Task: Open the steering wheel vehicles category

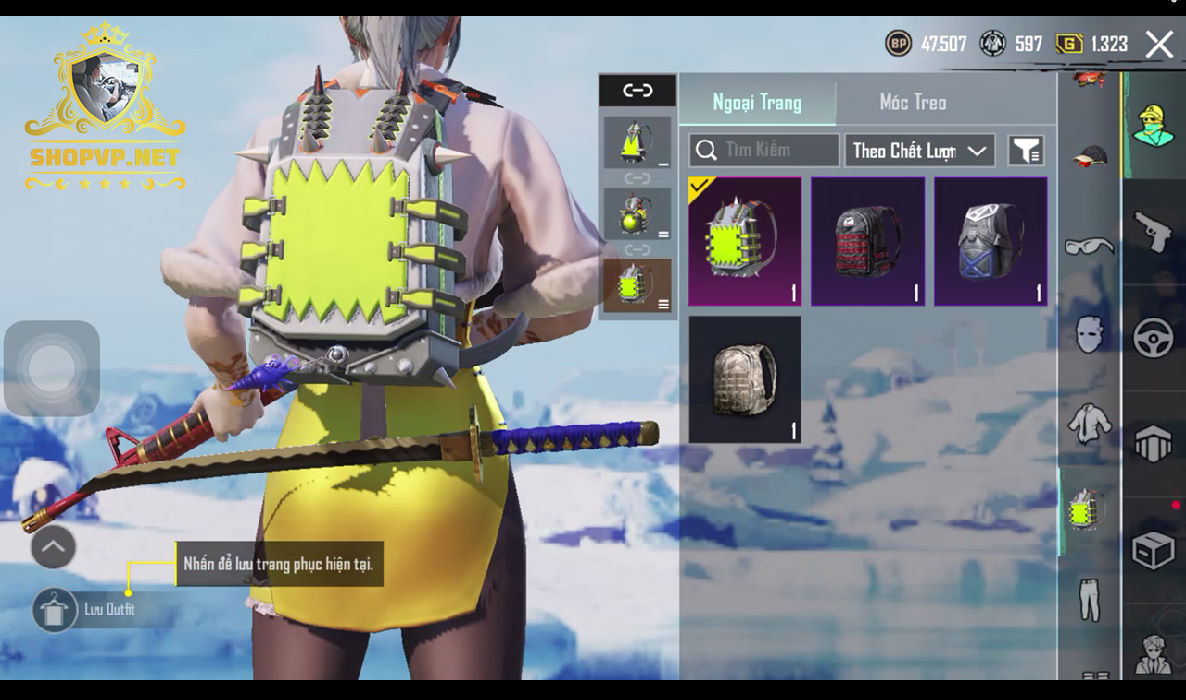Action: pyautogui.click(x=1153, y=337)
